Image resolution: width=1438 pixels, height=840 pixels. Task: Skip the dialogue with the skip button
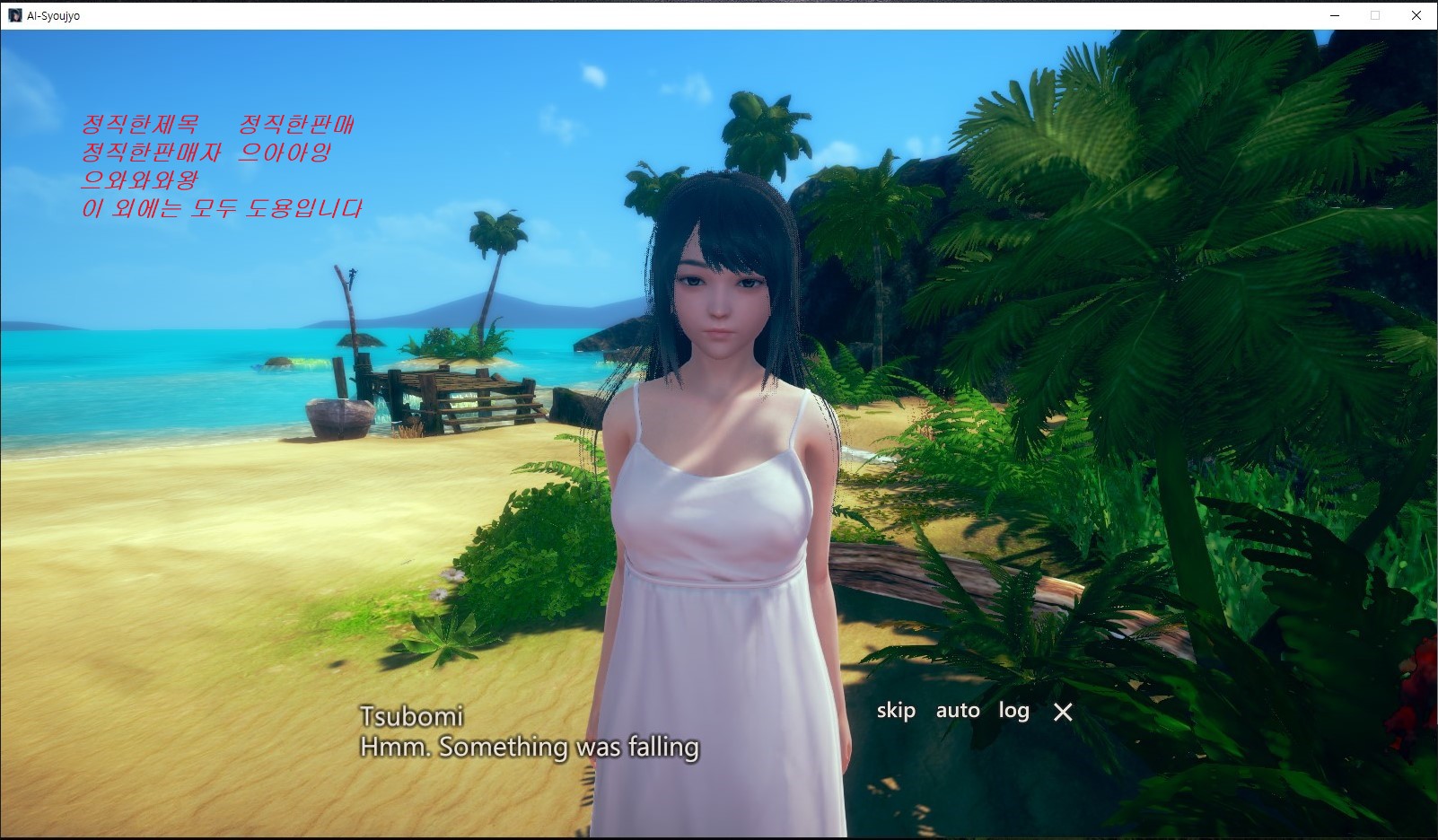tap(896, 711)
